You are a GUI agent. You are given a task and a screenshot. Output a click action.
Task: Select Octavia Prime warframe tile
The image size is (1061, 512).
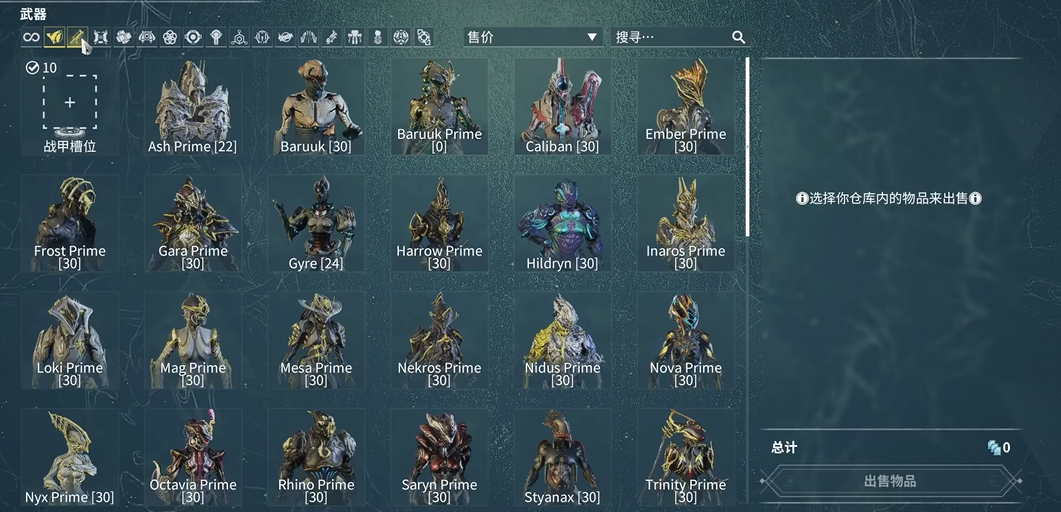coord(193,457)
